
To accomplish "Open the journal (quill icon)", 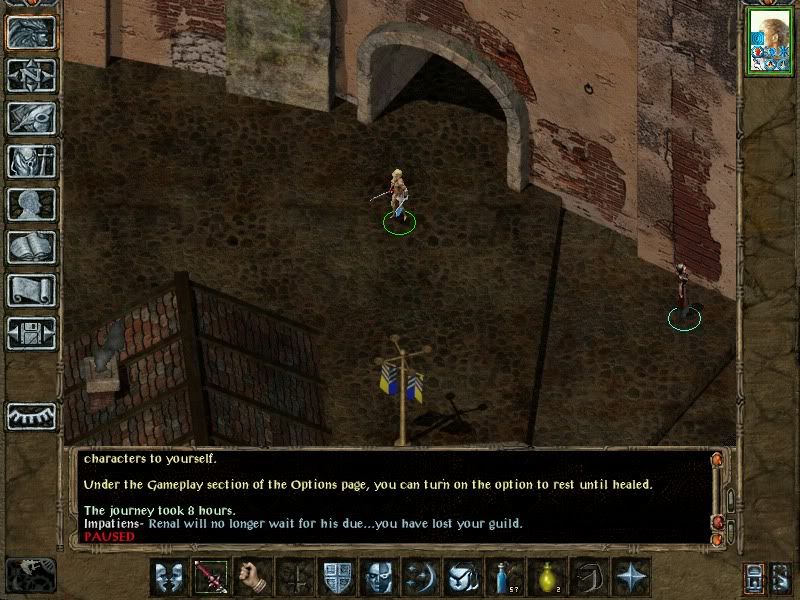I will [x=31, y=118].
